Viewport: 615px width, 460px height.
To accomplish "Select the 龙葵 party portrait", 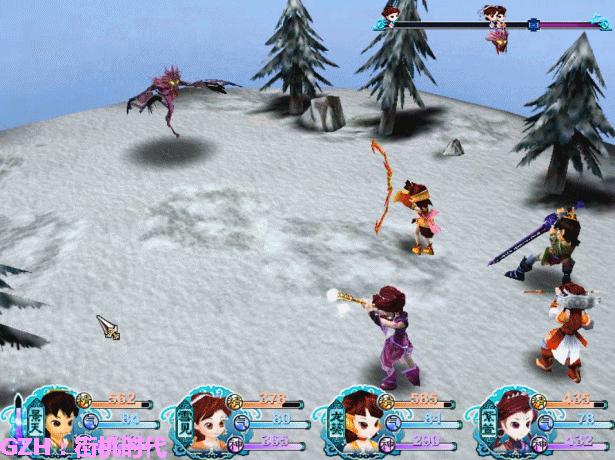I will click(357, 420).
